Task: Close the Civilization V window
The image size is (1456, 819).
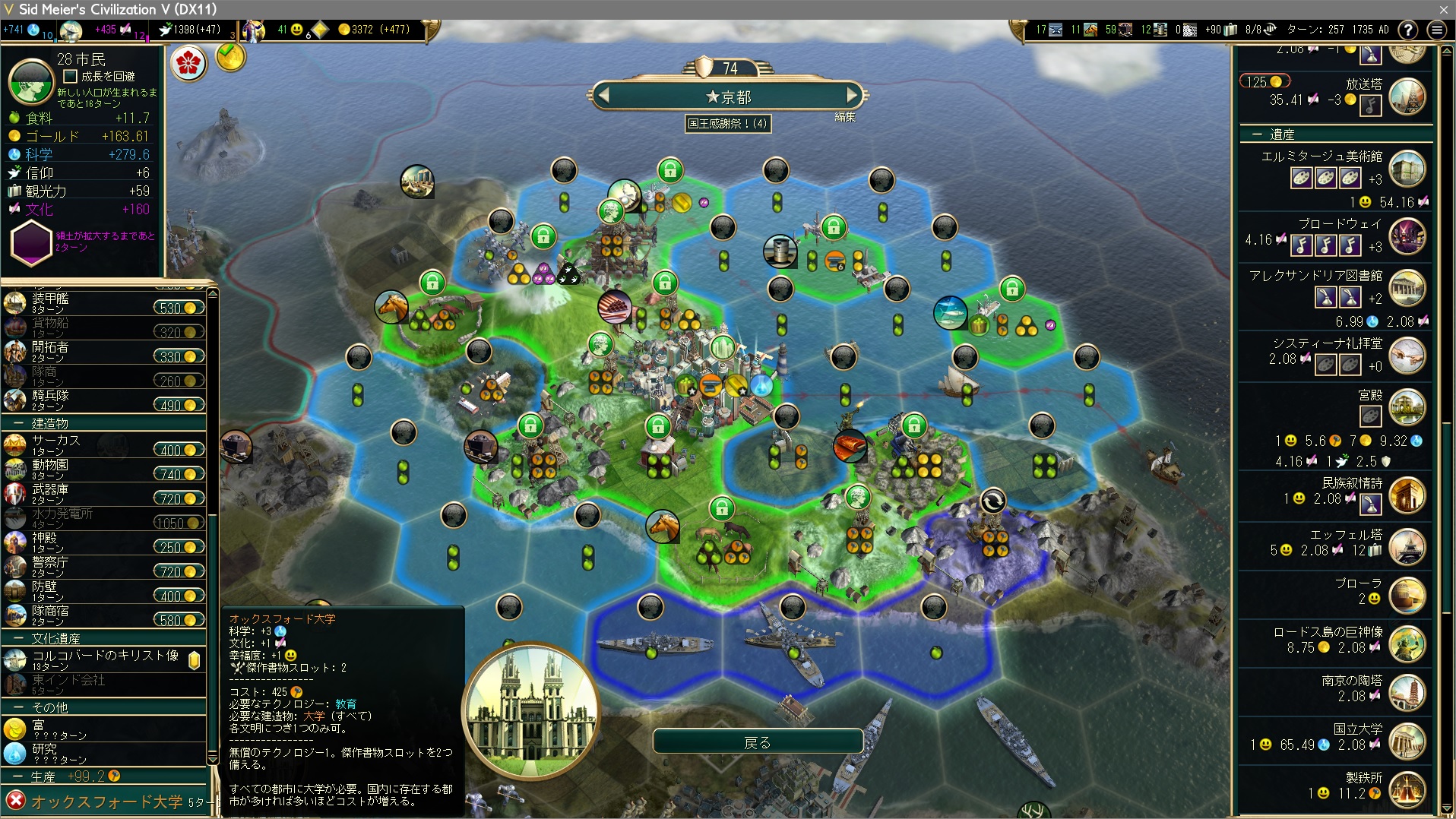Action: 1443,9
